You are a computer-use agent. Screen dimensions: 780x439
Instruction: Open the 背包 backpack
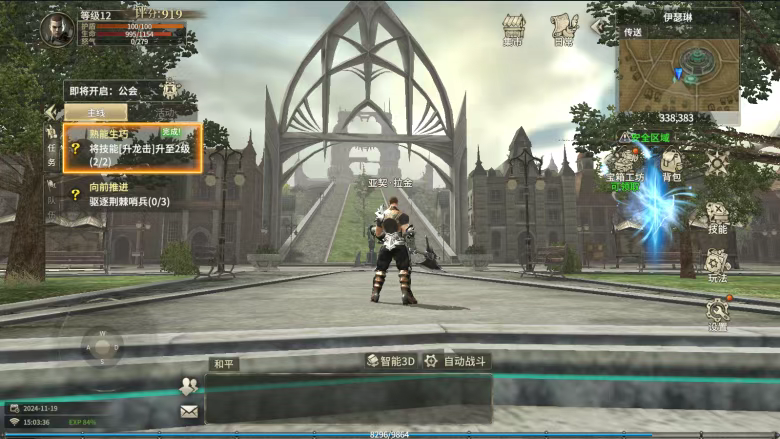coord(671,164)
